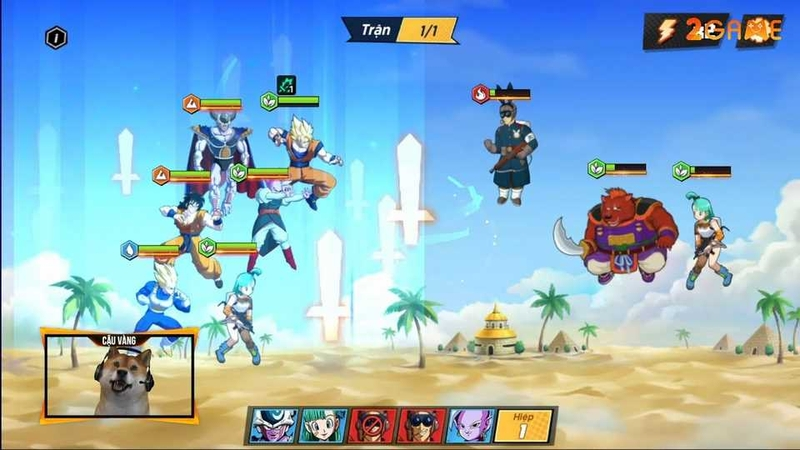
Task: Select the green-haired girl portrait
Action: (320, 426)
